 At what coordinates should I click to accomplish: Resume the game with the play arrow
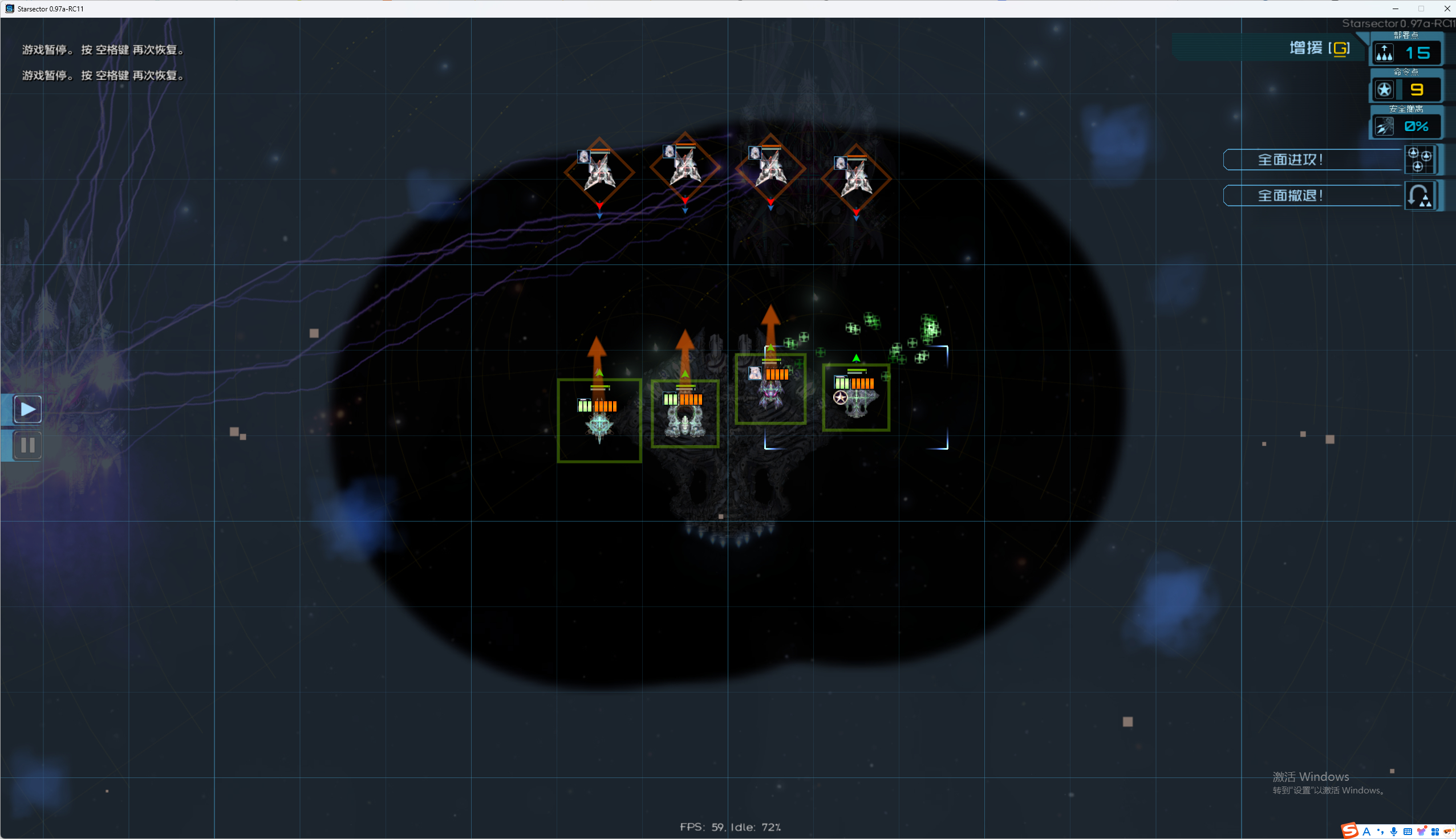28,409
